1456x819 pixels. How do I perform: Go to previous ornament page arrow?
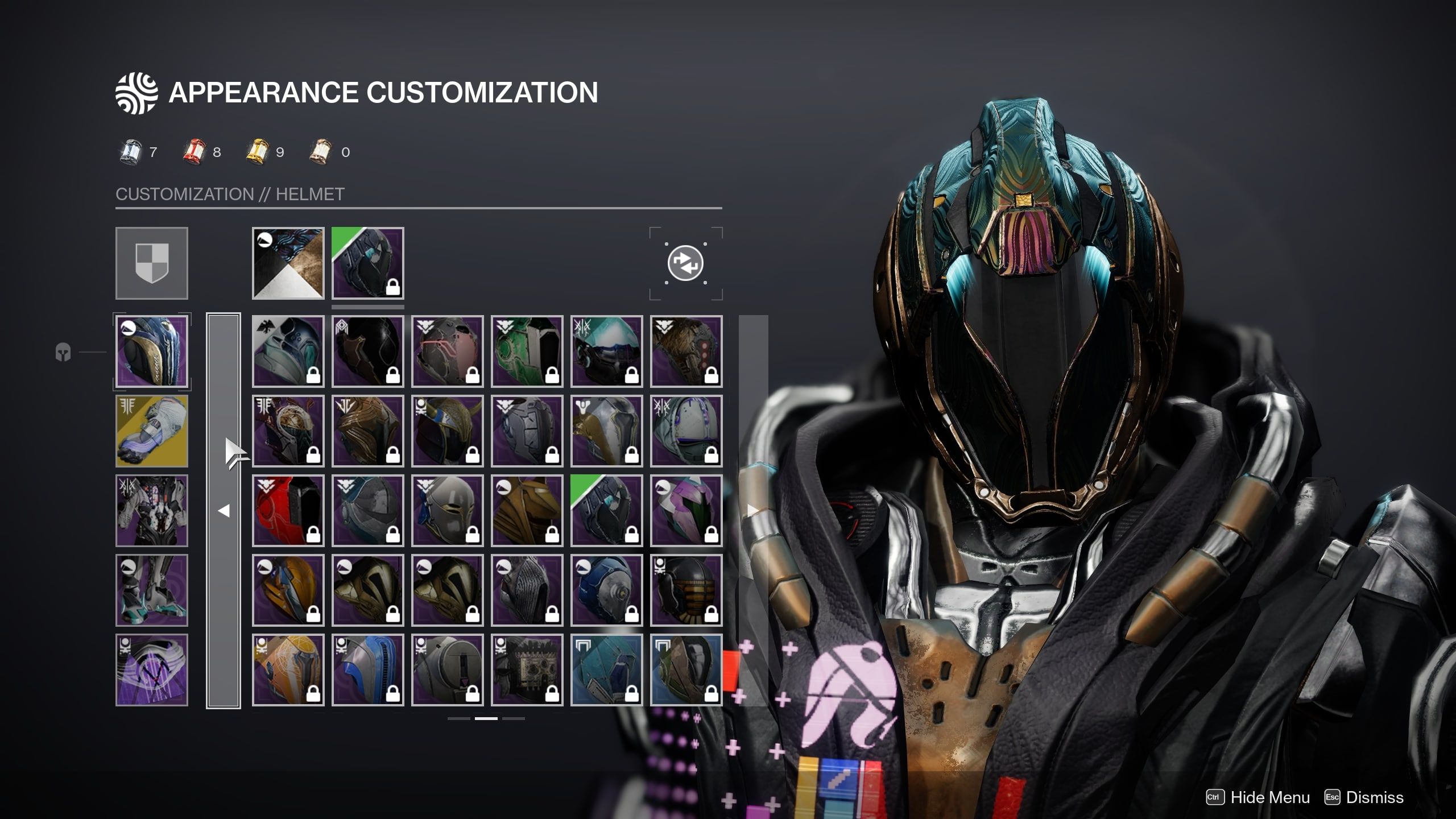224,511
